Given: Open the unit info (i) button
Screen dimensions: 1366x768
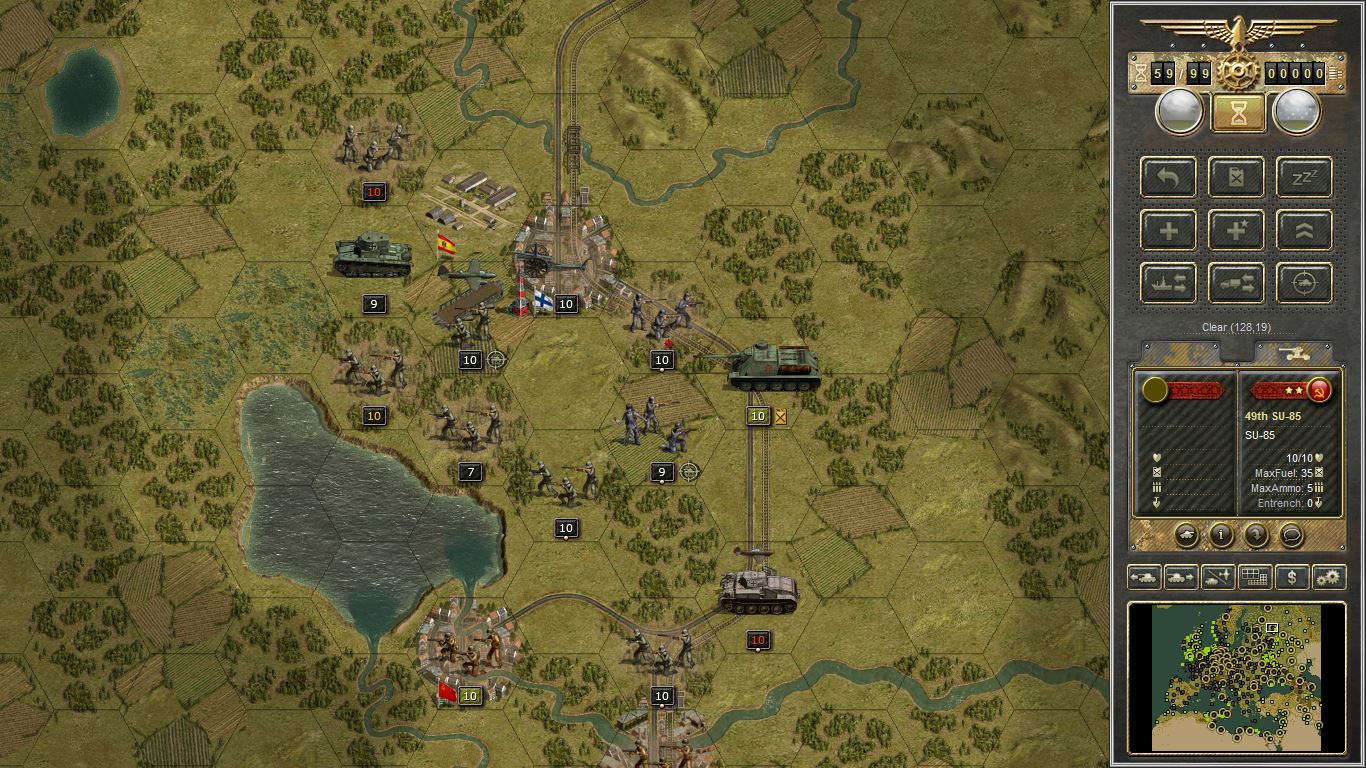Looking at the screenshot, I should point(1221,535).
